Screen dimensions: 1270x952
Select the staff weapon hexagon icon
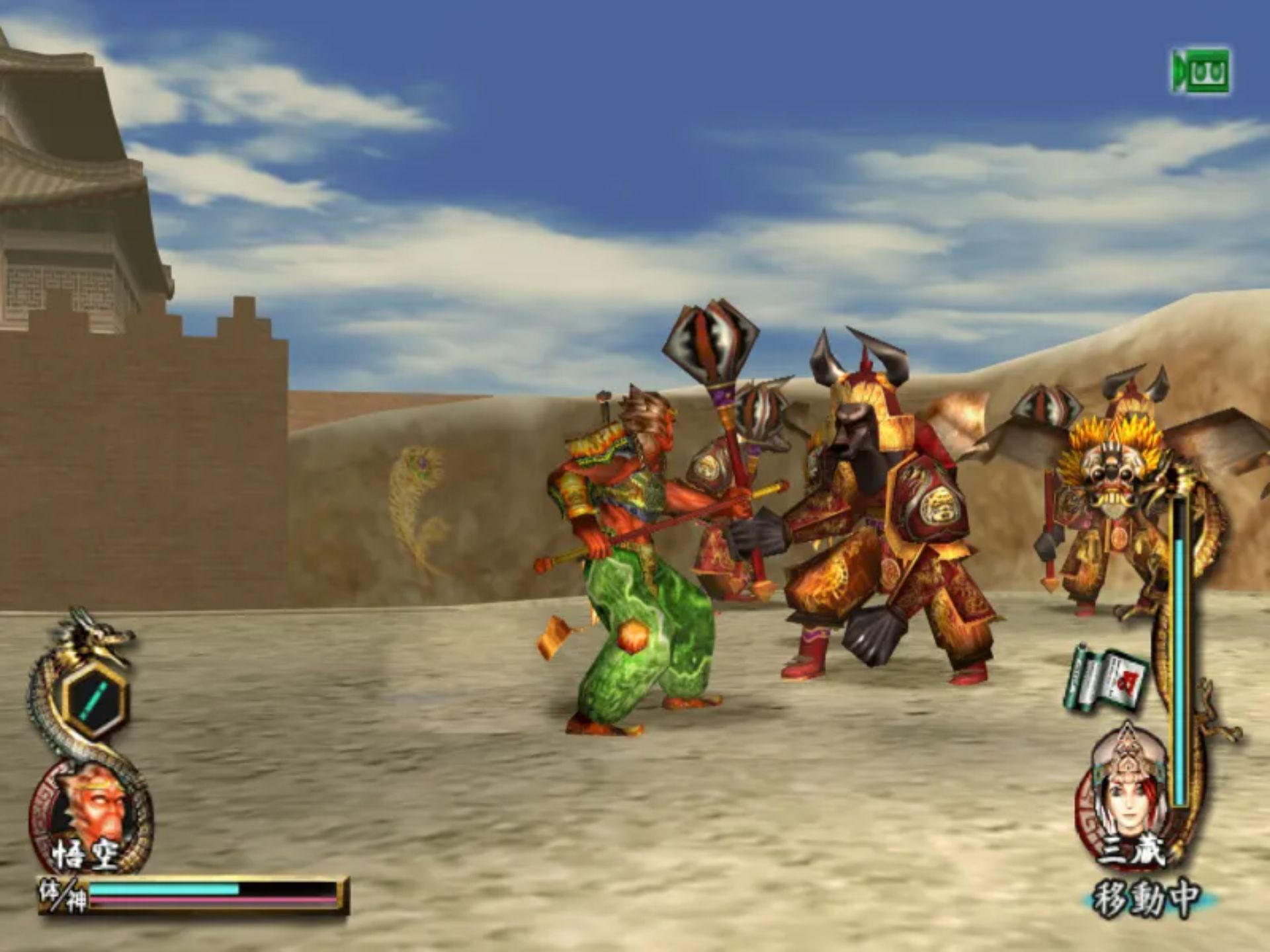(x=96, y=699)
